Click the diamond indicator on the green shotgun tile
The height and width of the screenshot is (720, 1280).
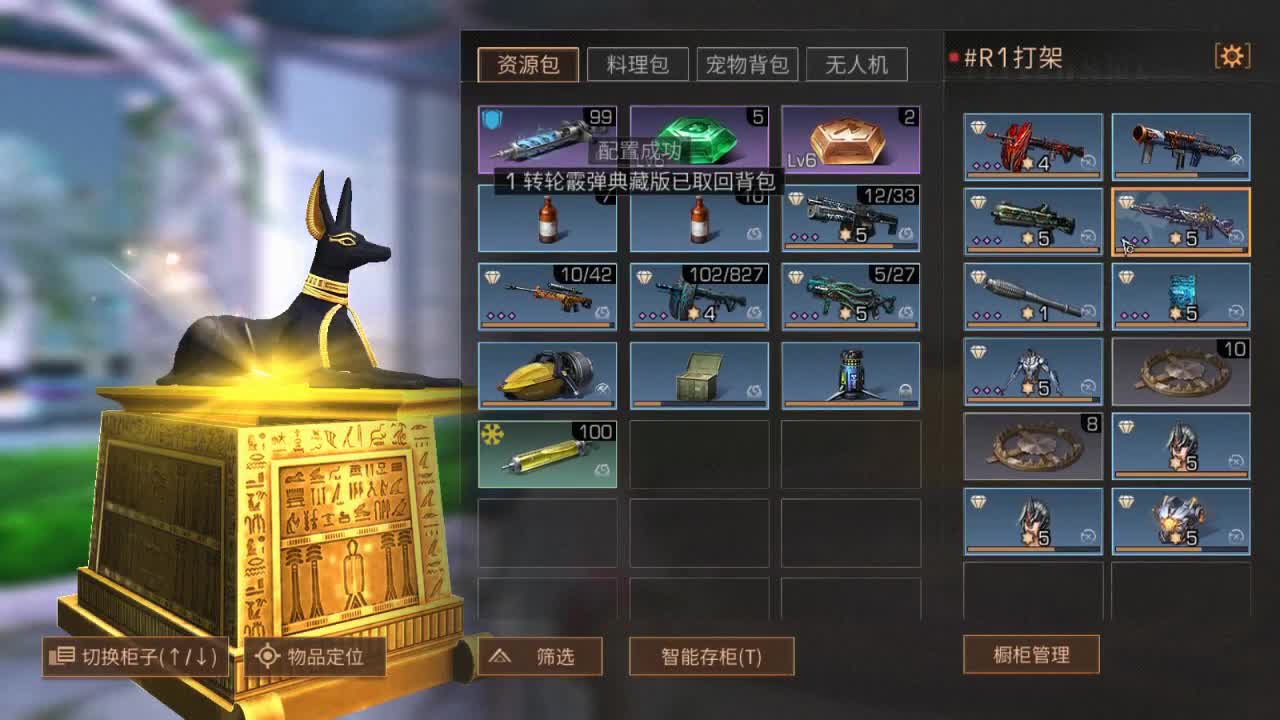(x=977, y=199)
